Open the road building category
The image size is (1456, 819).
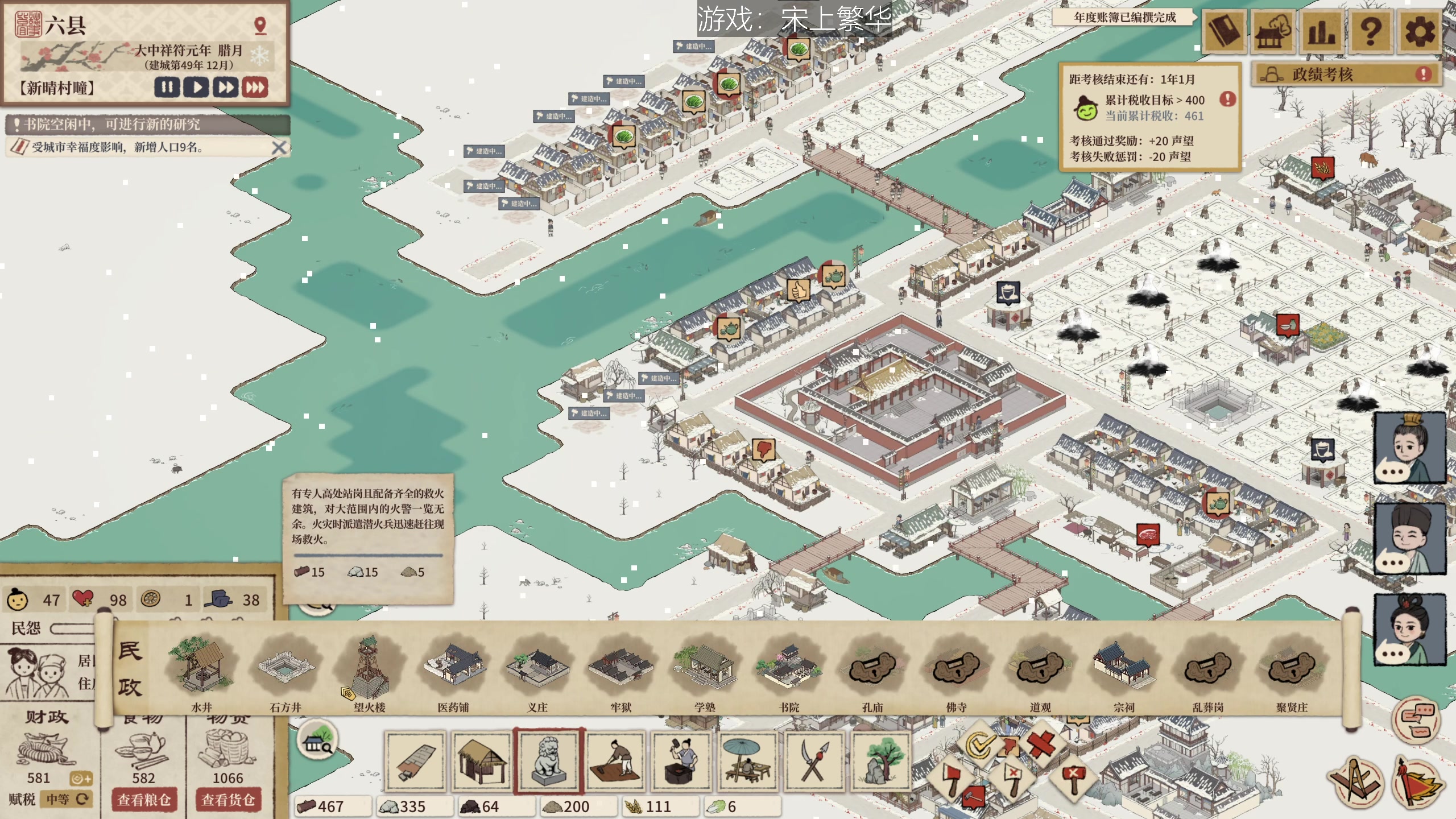tap(415, 760)
